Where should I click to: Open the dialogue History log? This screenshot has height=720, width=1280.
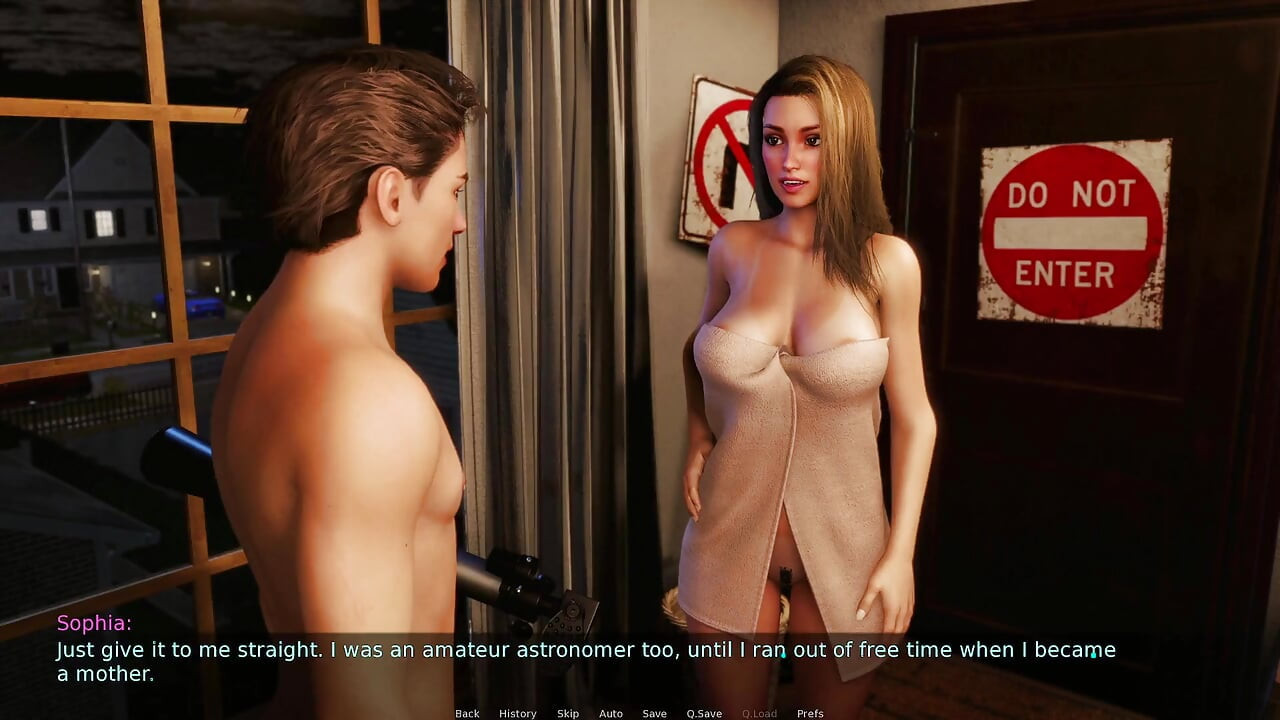(517, 713)
